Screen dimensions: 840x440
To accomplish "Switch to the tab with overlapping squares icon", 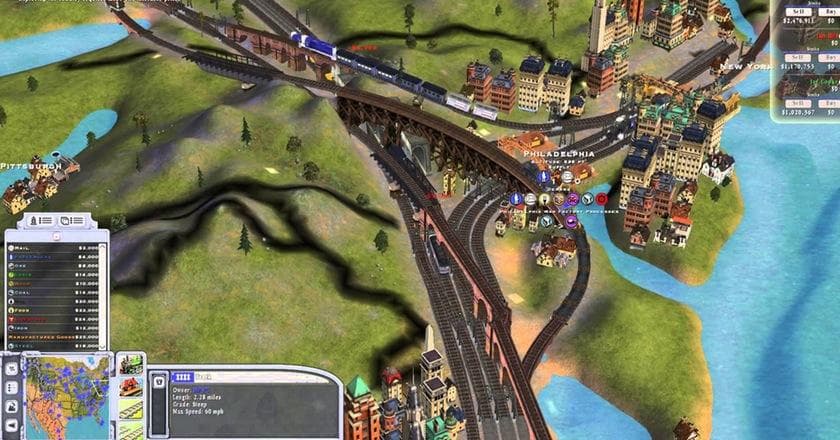I will tap(72, 220).
